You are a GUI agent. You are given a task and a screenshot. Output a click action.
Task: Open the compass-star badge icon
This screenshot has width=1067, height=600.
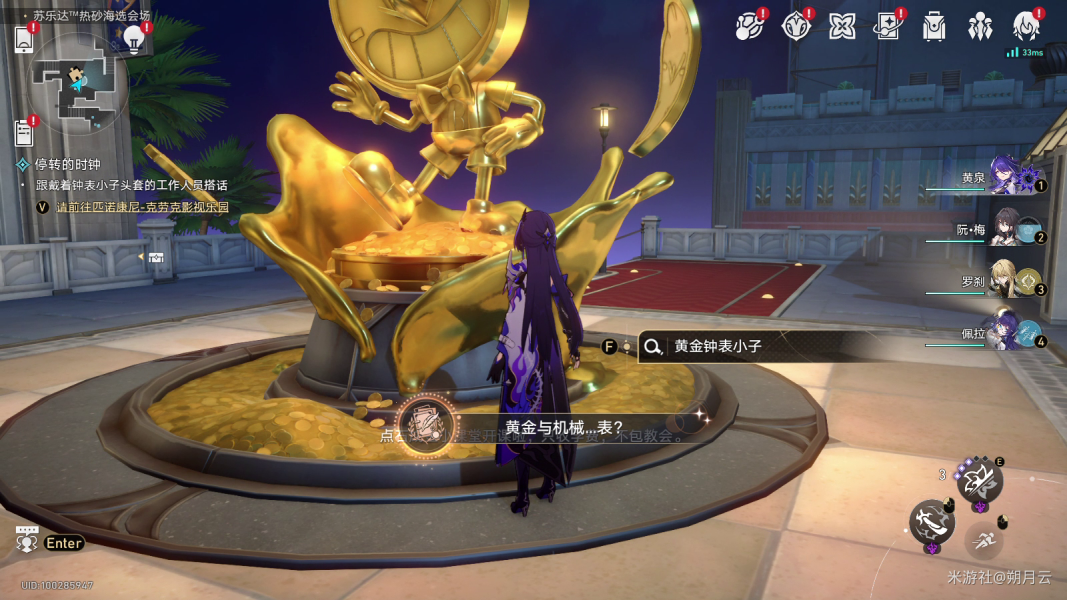click(796, 26)
